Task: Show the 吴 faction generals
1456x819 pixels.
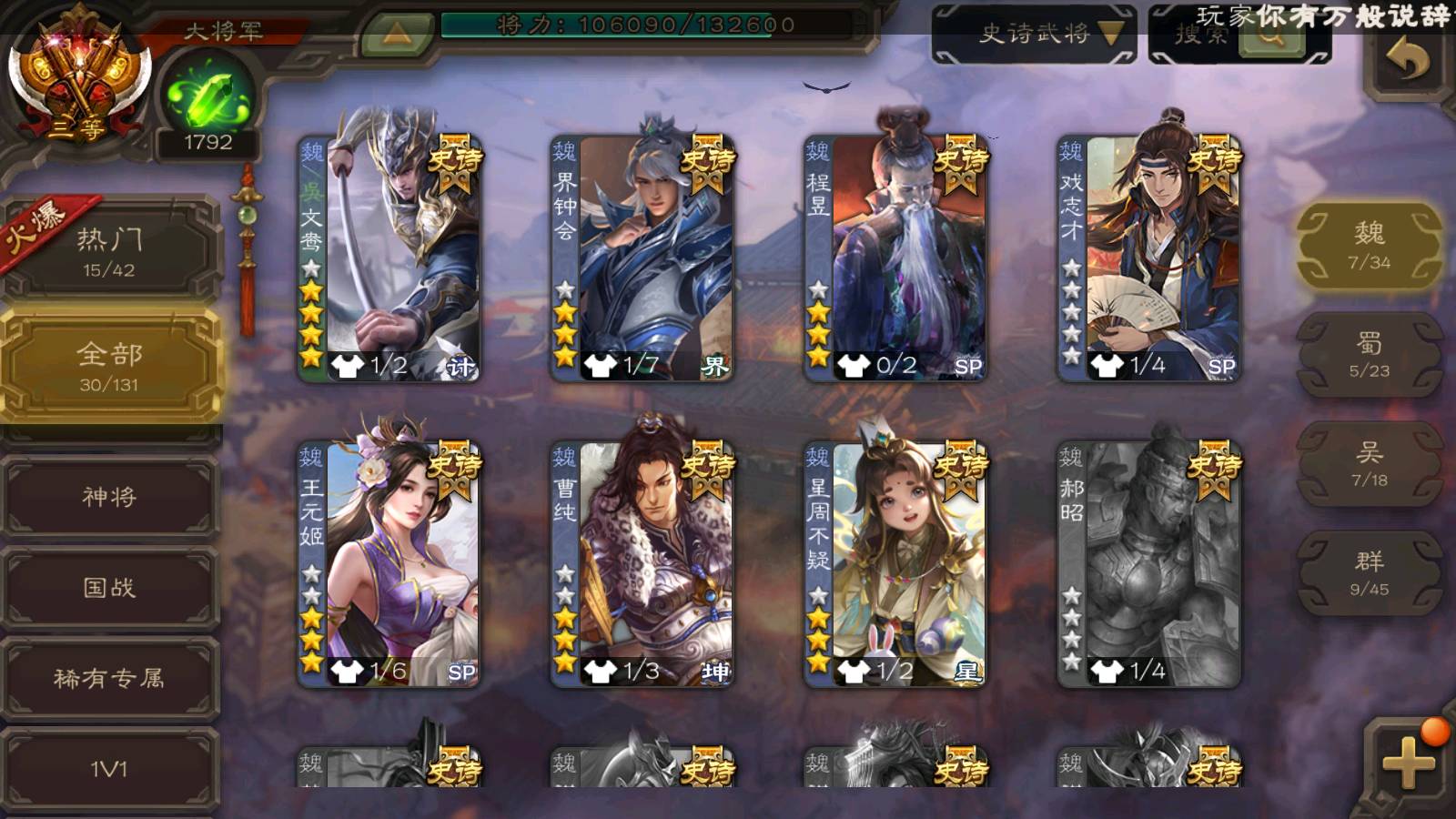Action: (1369, 464)
